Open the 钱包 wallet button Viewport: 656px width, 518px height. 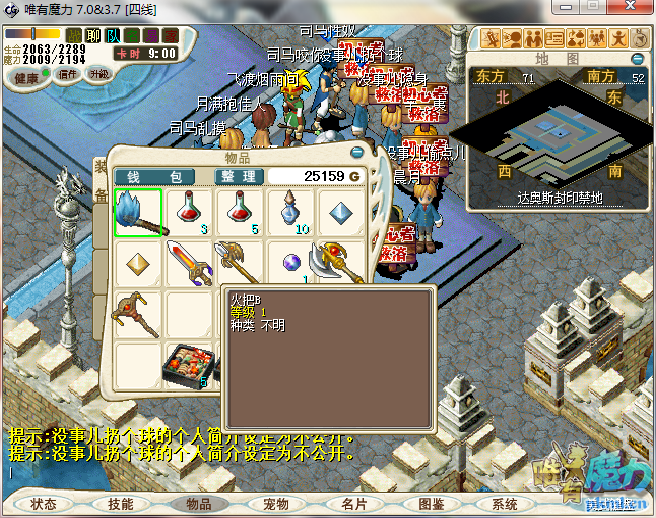pos(154,176)
